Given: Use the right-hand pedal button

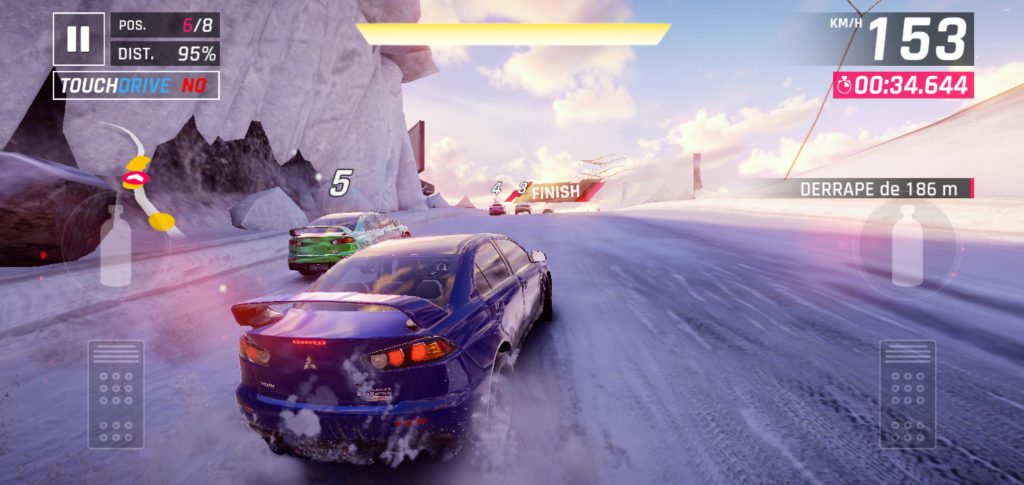Looking at the screenshot, I should (x=907, y=394).
